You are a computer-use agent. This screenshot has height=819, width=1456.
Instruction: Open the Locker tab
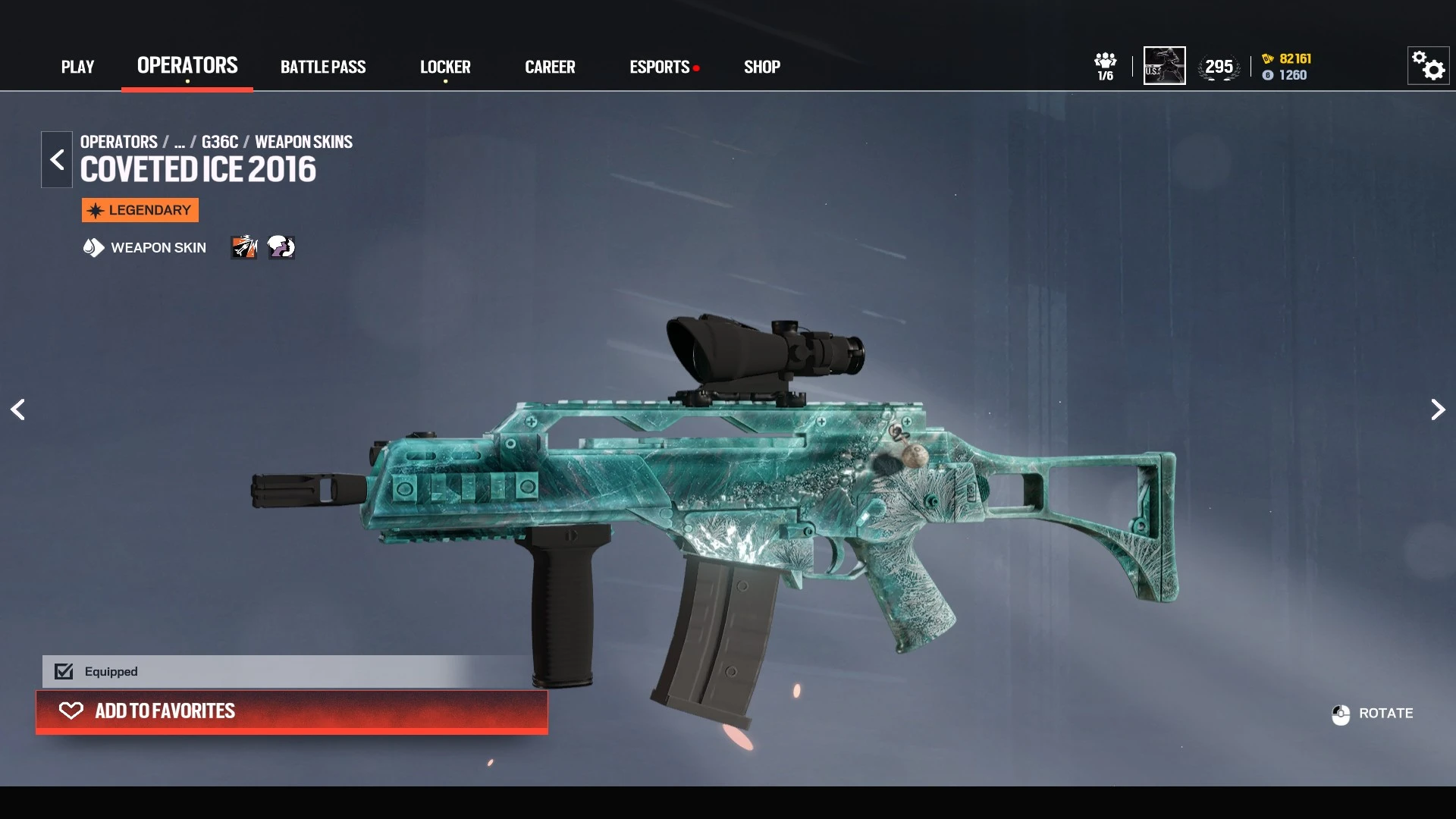click(x=445, y=67)
